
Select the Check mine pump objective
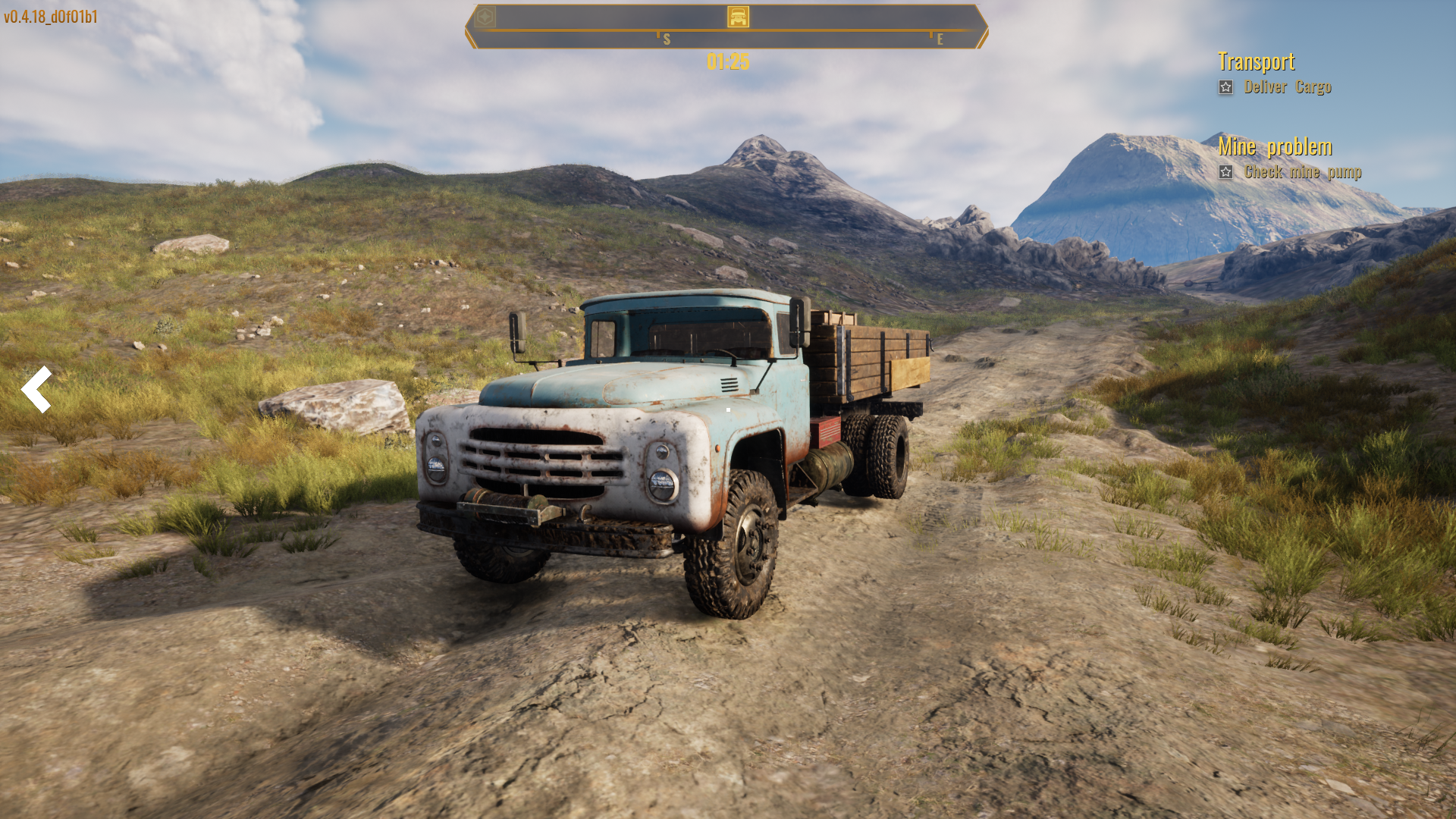(1303, 172)
